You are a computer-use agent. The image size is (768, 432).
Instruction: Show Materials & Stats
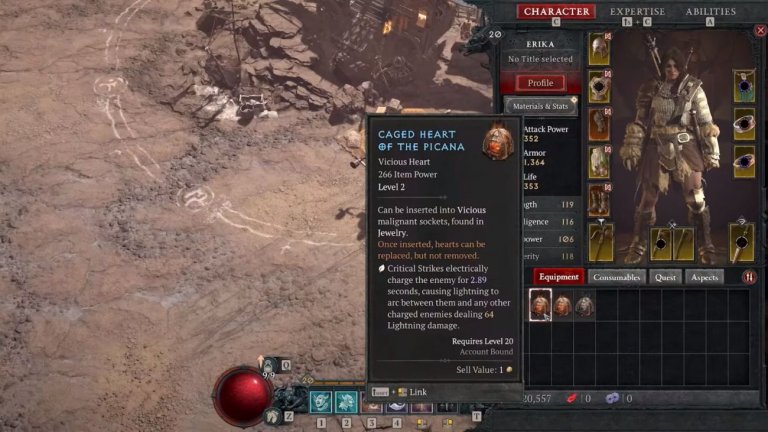[541, 106]
